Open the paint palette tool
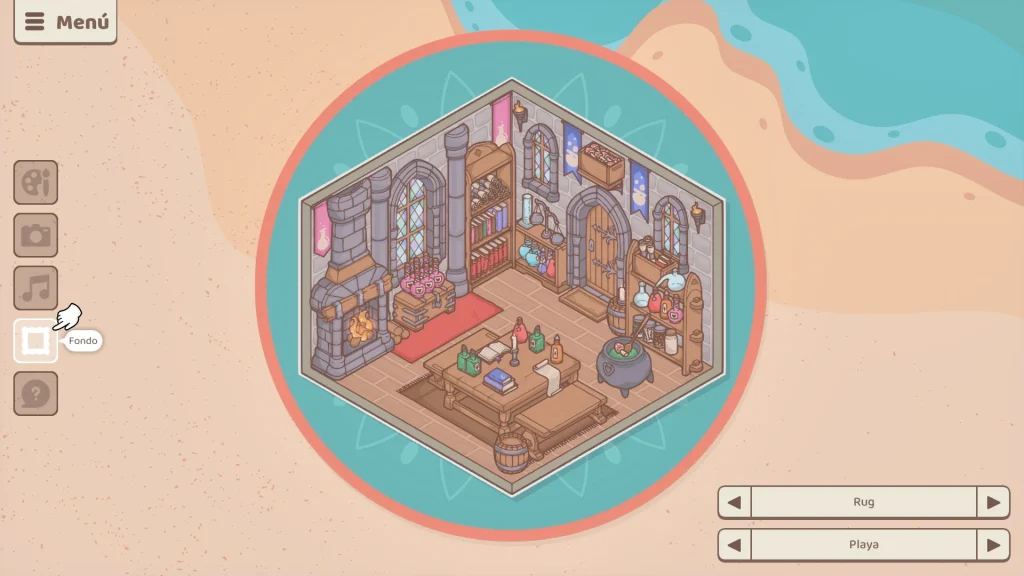Image resolution: width=1024 pixels, height=576 pixels. (36, 183)
